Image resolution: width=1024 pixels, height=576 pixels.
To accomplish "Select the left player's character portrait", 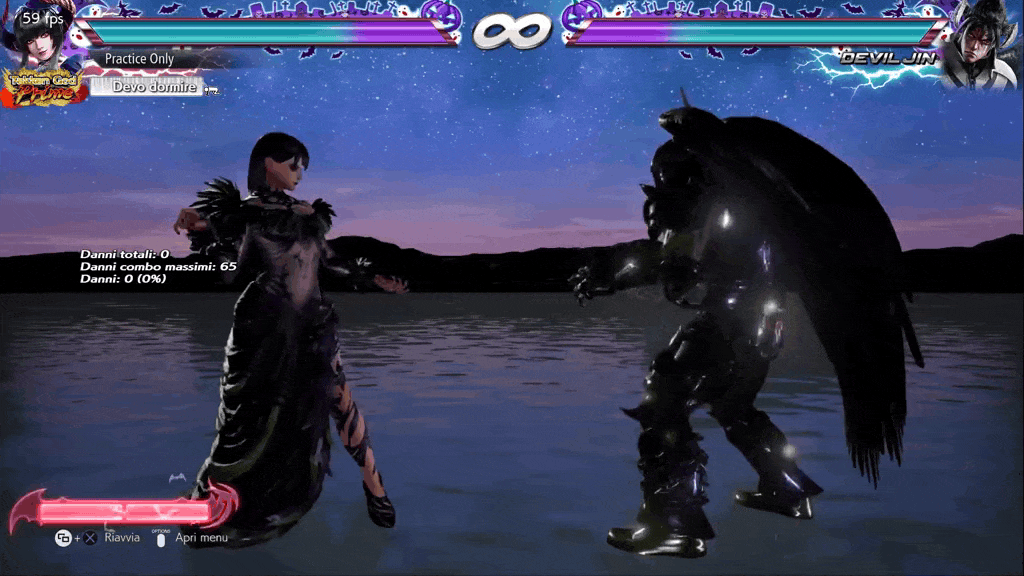I will 40,42.
